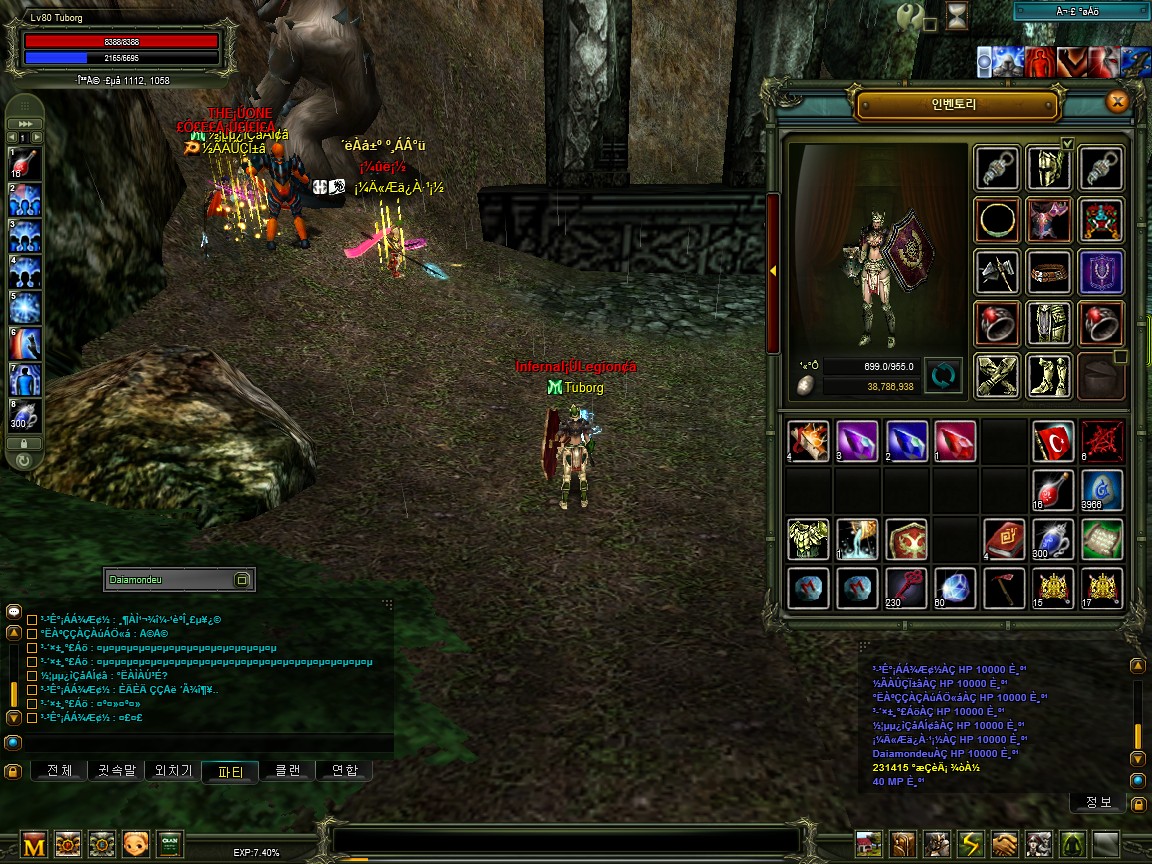Select the 귓속말 whisper tab
The height and width of the screenshot is (864, 1152).
tap(116, 771)
